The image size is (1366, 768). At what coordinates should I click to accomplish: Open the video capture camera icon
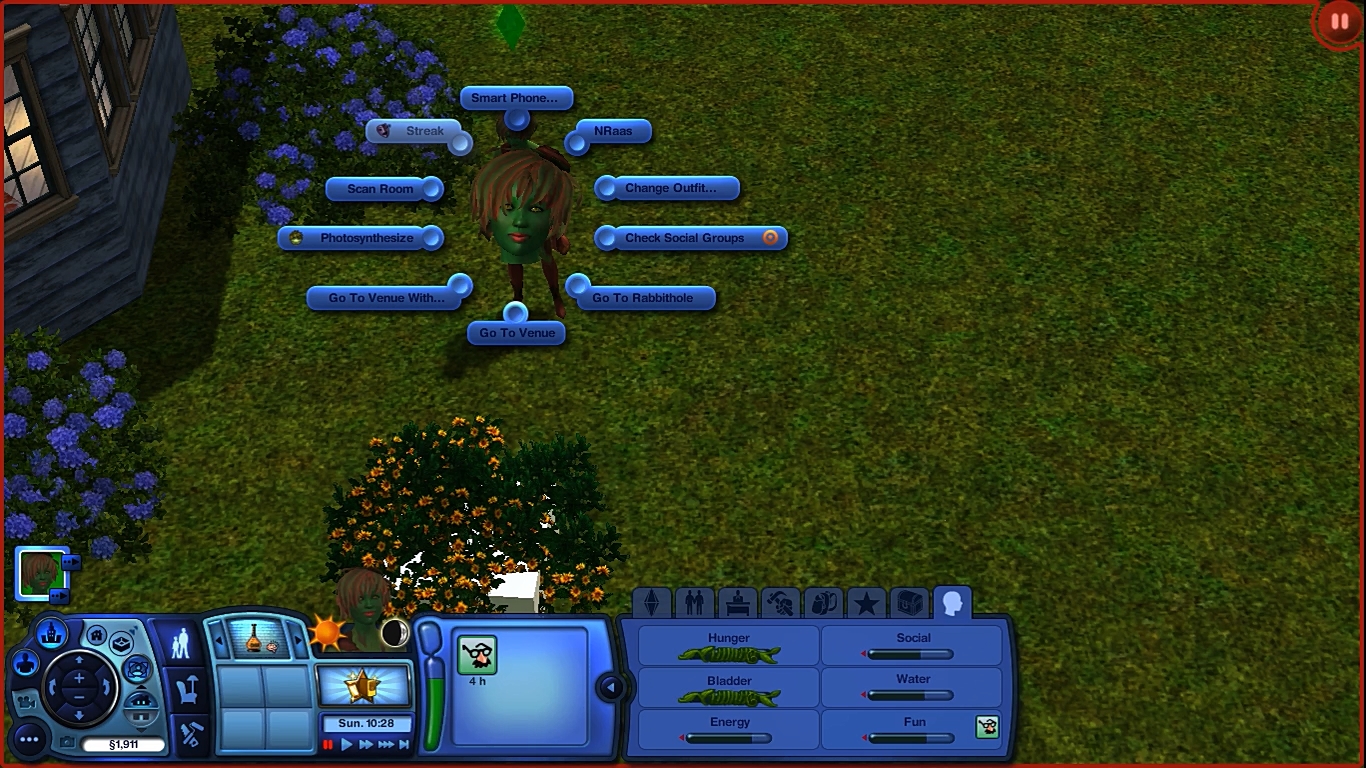[x=26, y=703]
